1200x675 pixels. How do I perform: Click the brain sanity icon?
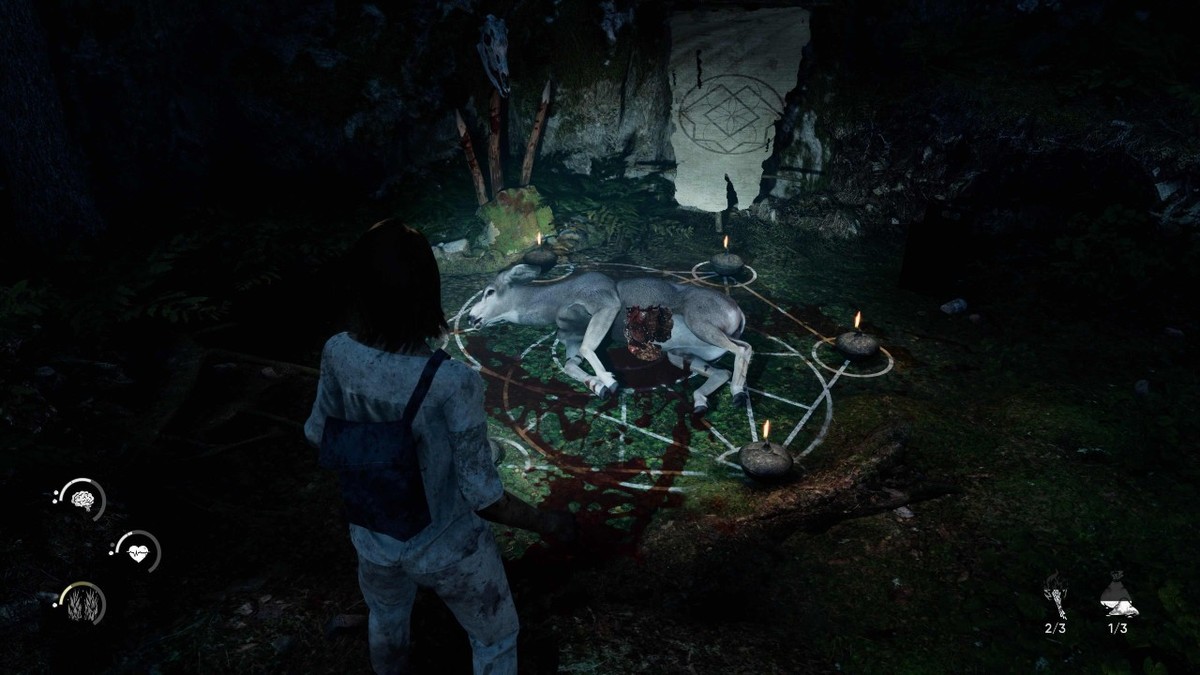point(82,500)
